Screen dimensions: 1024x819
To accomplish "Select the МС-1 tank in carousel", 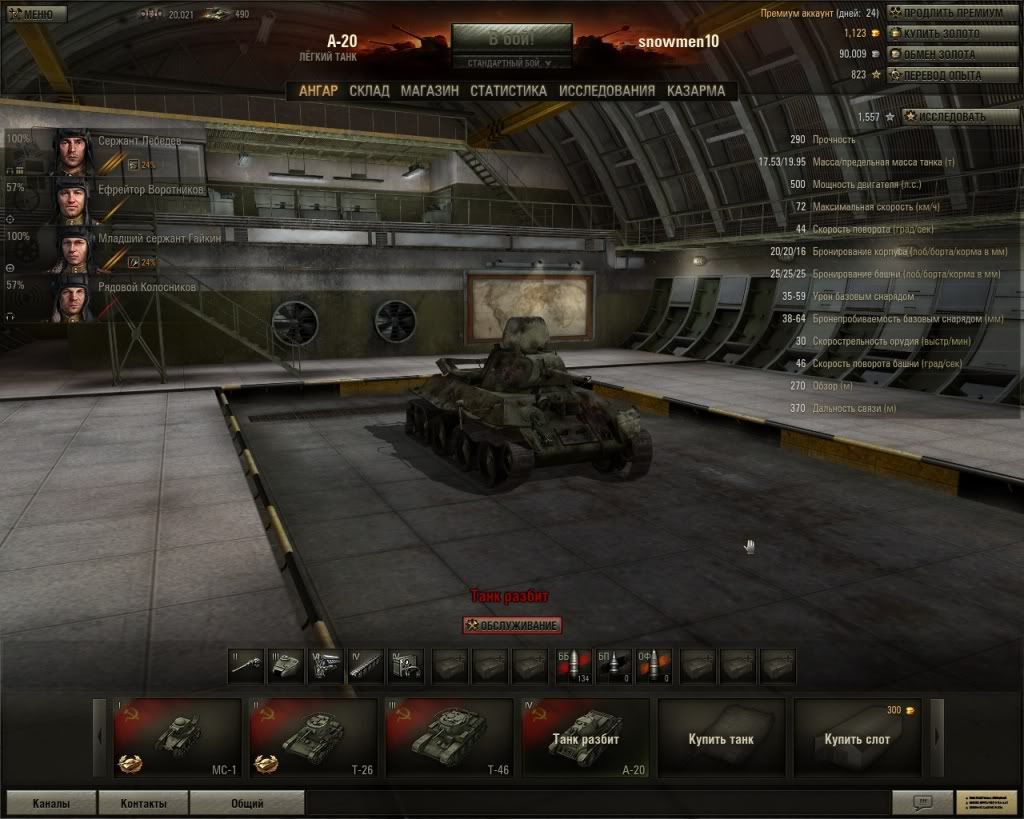I will [177, 738].
